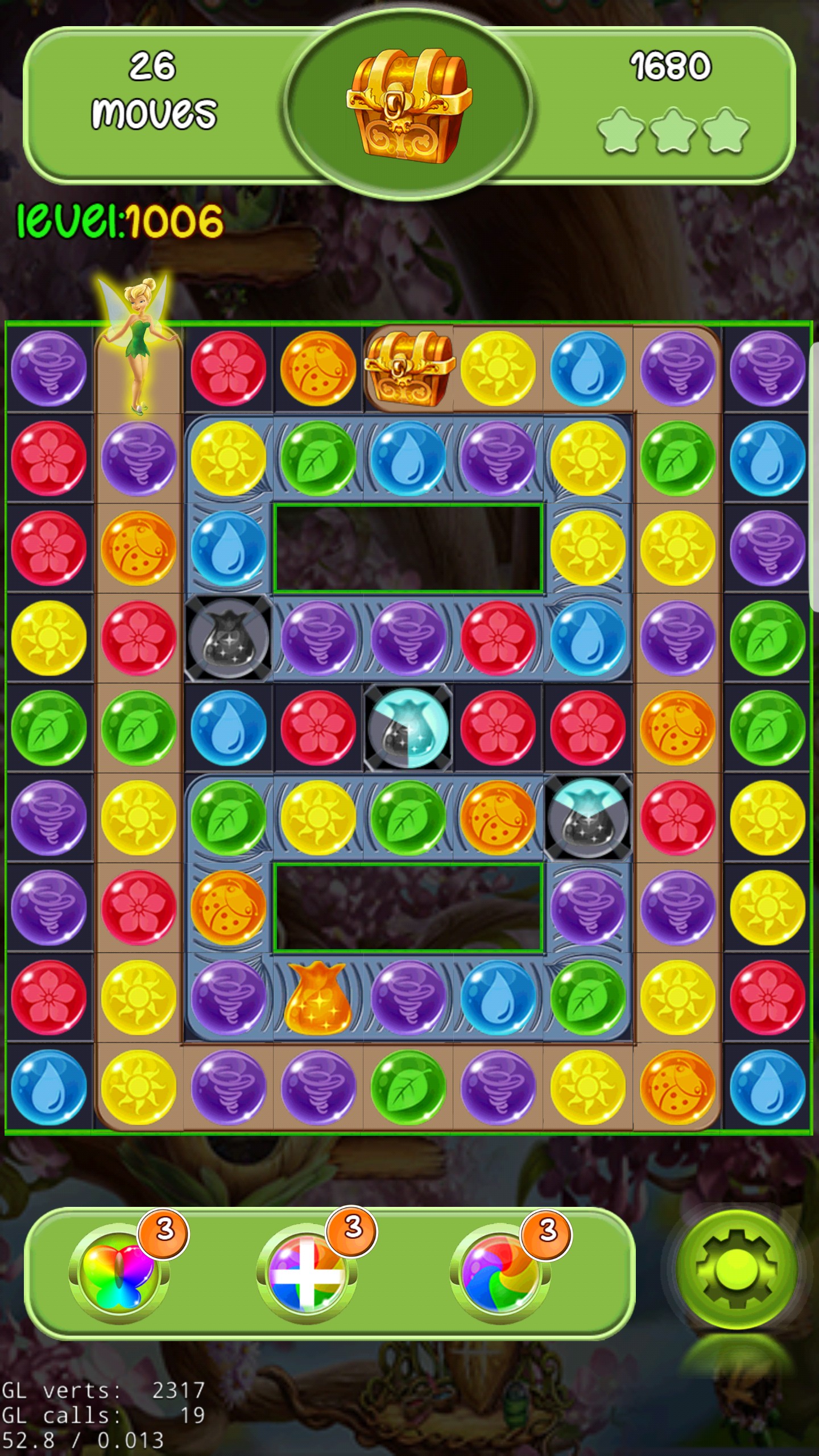Open settings with the green gear button
The height and width of the screenshot is (1456, 819).
735,1269
